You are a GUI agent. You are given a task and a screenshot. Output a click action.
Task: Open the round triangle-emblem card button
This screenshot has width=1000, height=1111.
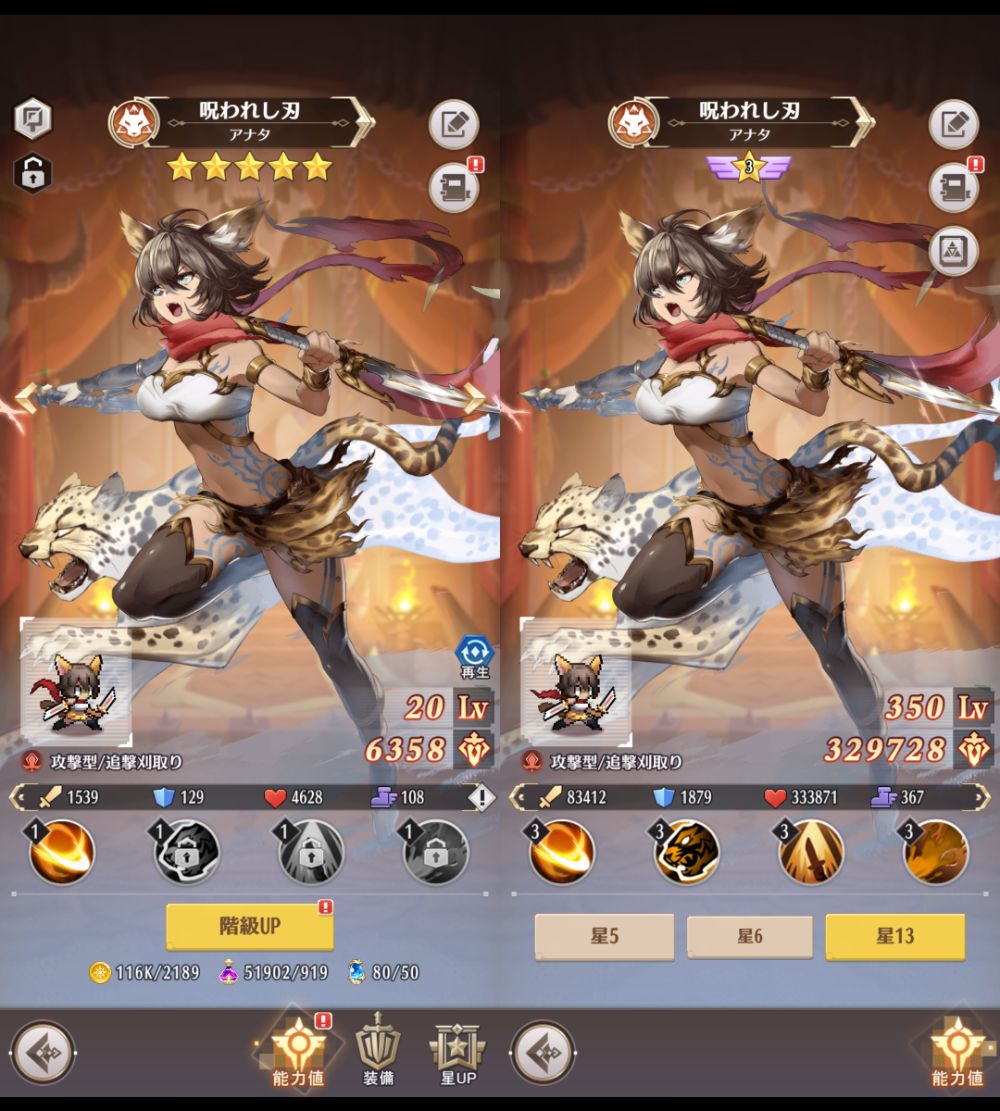(x=953, y=251)
